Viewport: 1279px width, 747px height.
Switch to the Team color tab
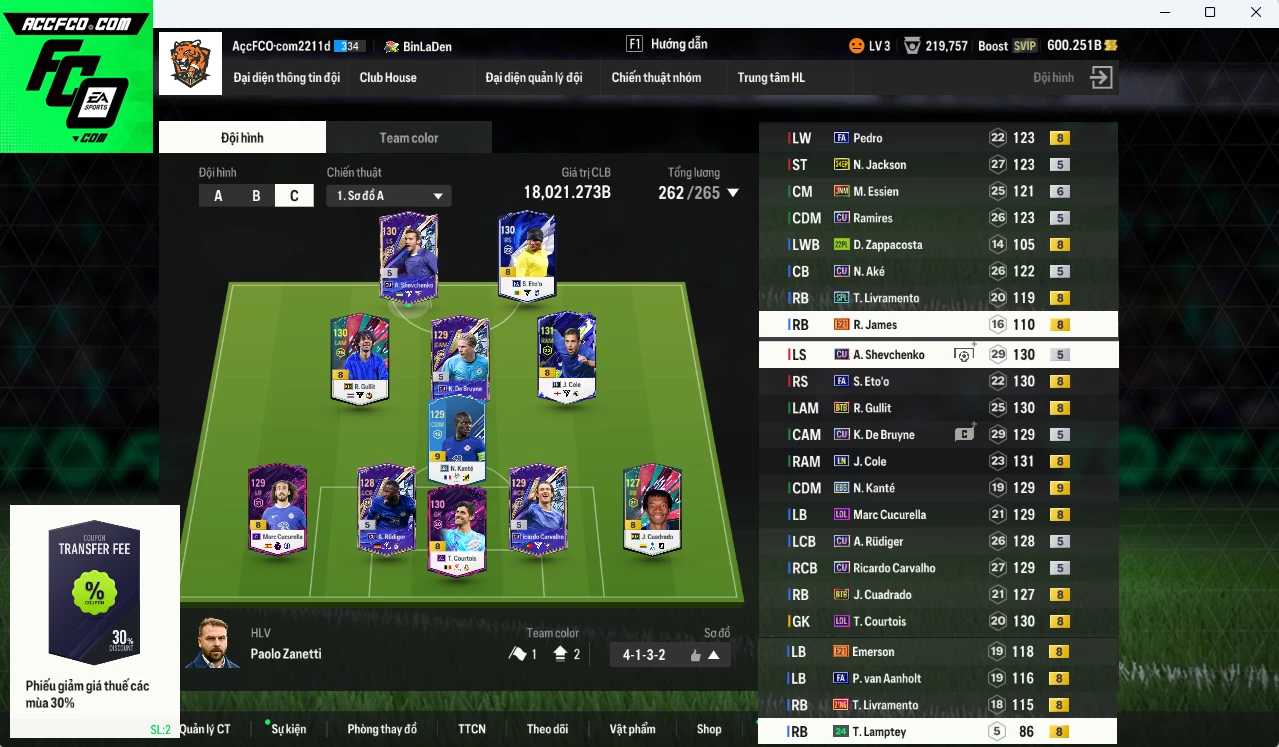pyautogui.click(x=408, y=138)
